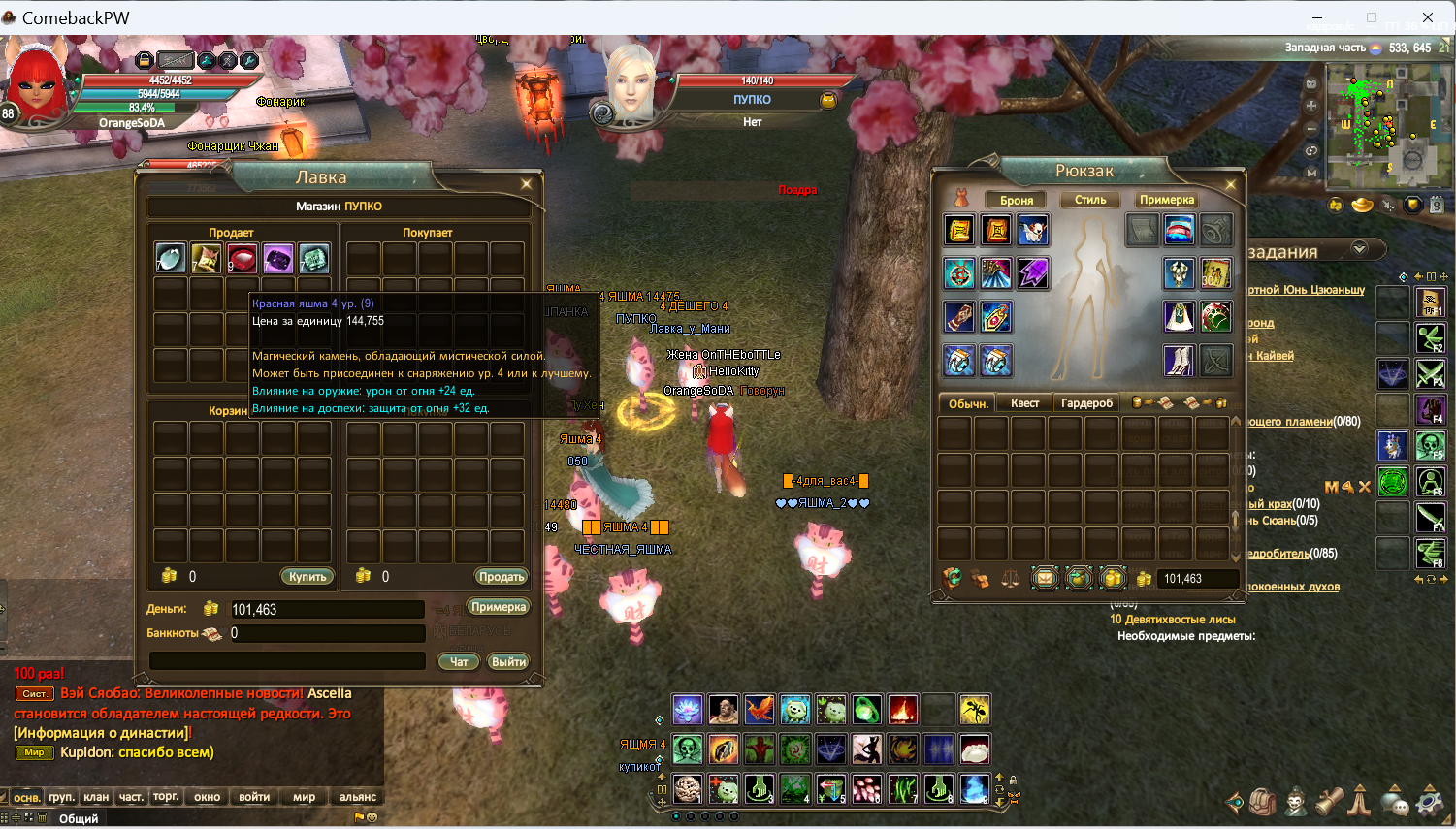Open Примерка in the shop window
The height and width of the screenshot is (829, 1456).
pos(498,607)
